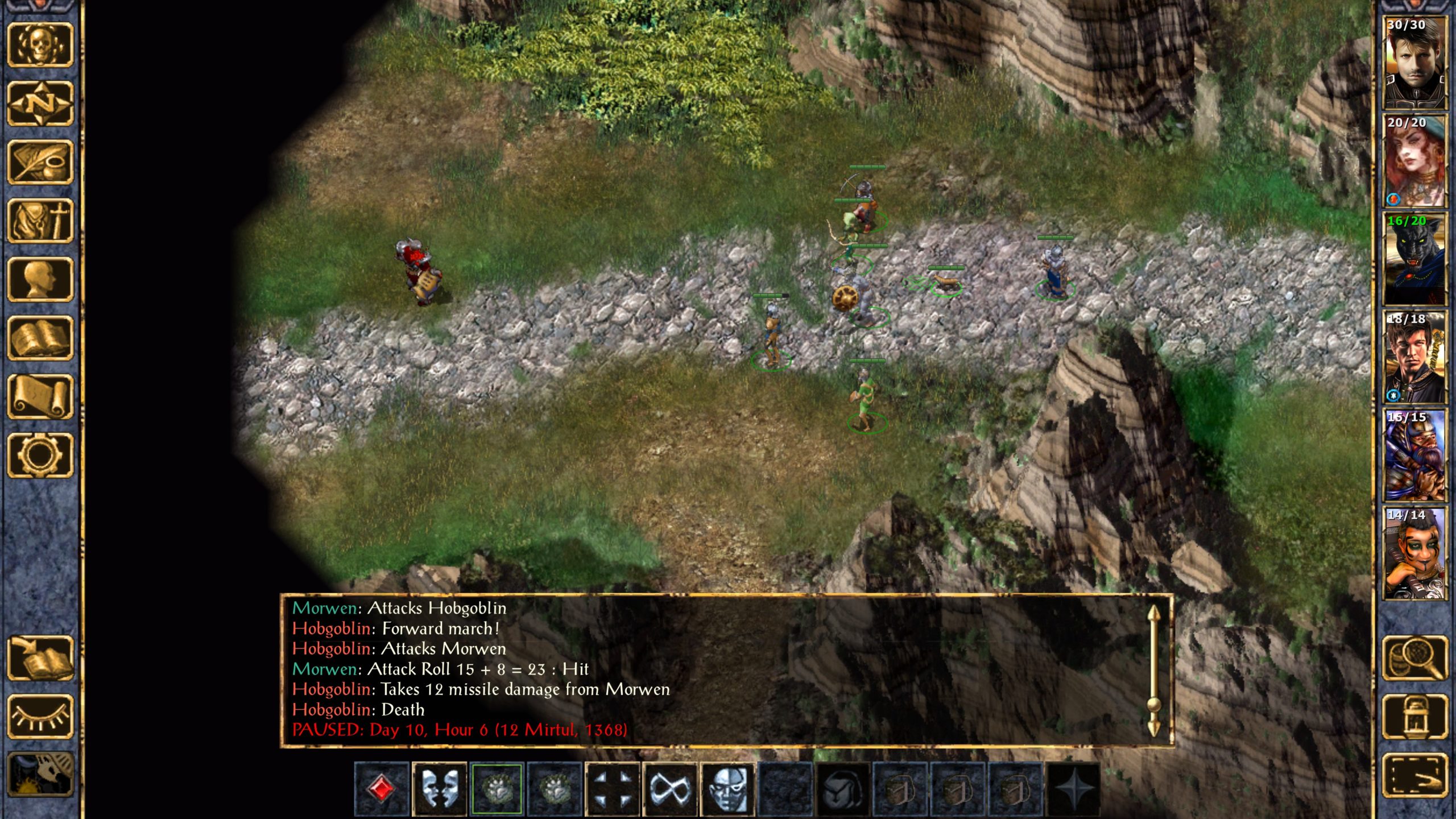Viewport: 1456px width, 819px height.
Task: Show the character record via the head icon
Action: [40, 279]
